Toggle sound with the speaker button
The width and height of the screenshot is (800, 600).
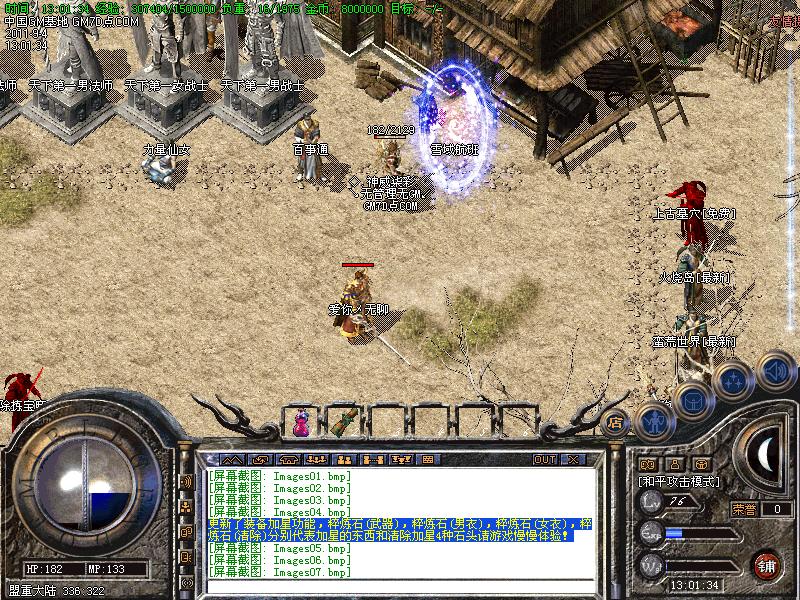(774, 370)
